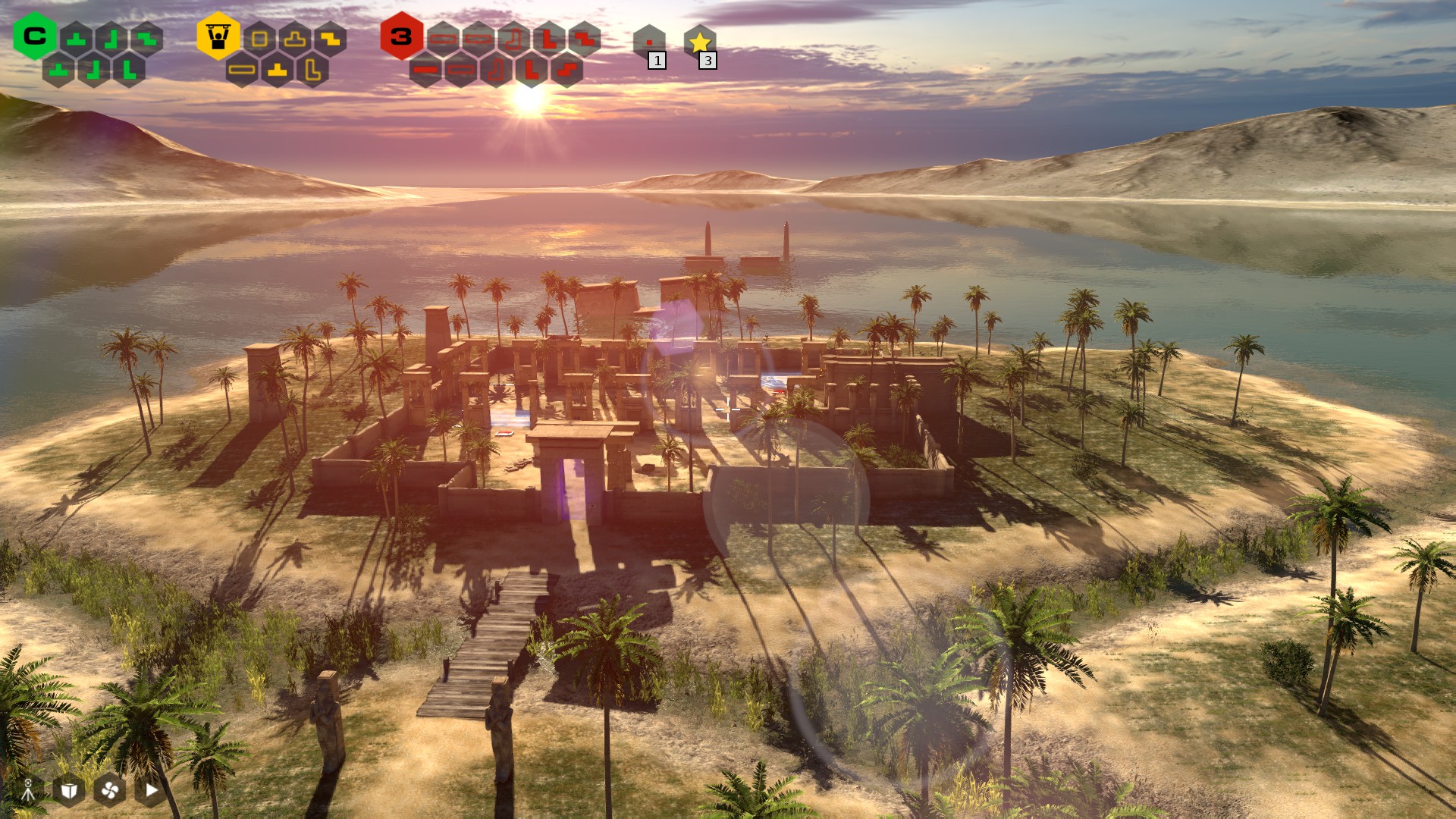Image resolution: width=1456 pixels, height=819 pixels.
Task: Click the red dot hexagon icon
Action: 649,42
